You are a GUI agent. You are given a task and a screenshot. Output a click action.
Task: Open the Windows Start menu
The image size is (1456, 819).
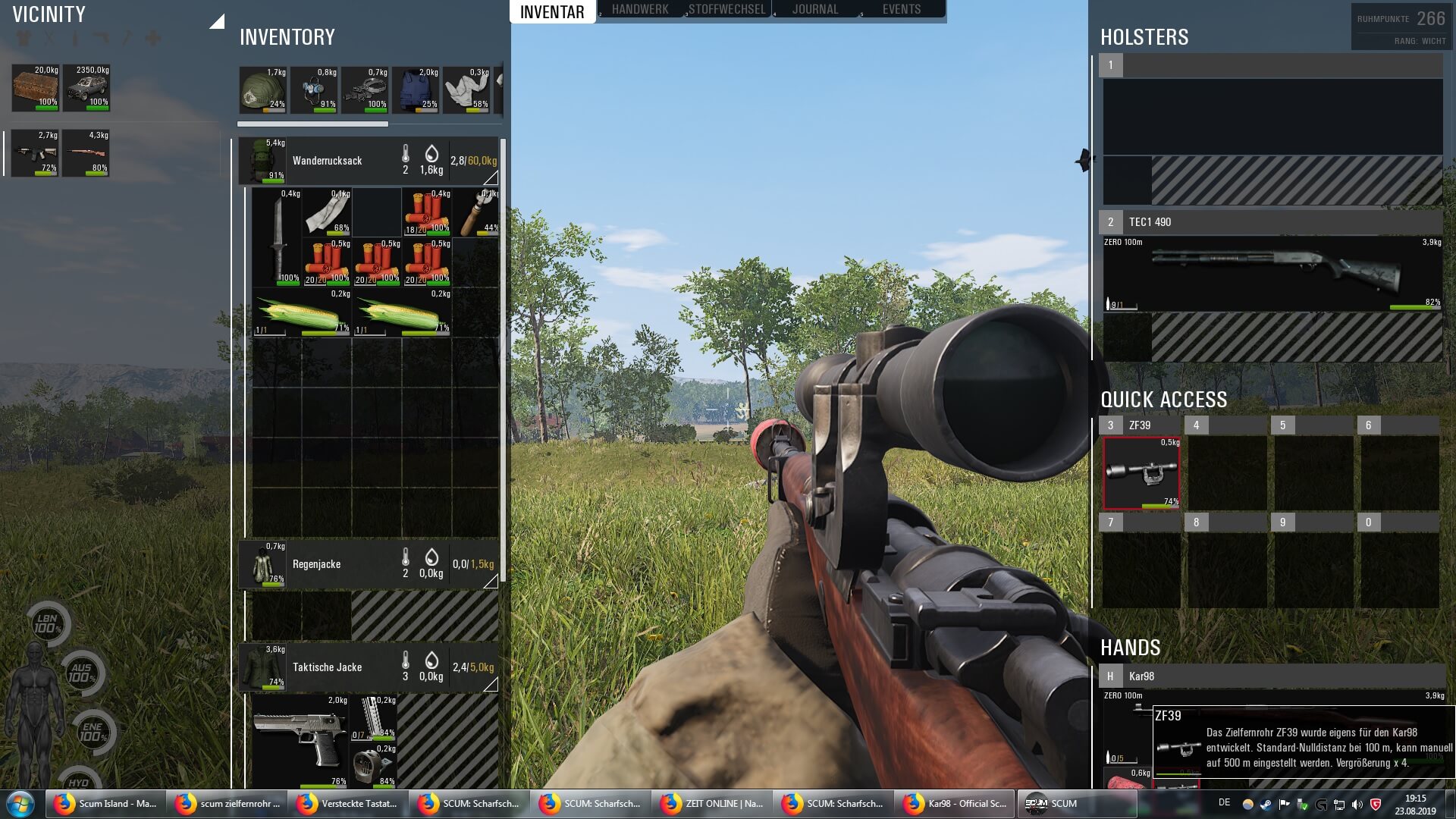20,804
